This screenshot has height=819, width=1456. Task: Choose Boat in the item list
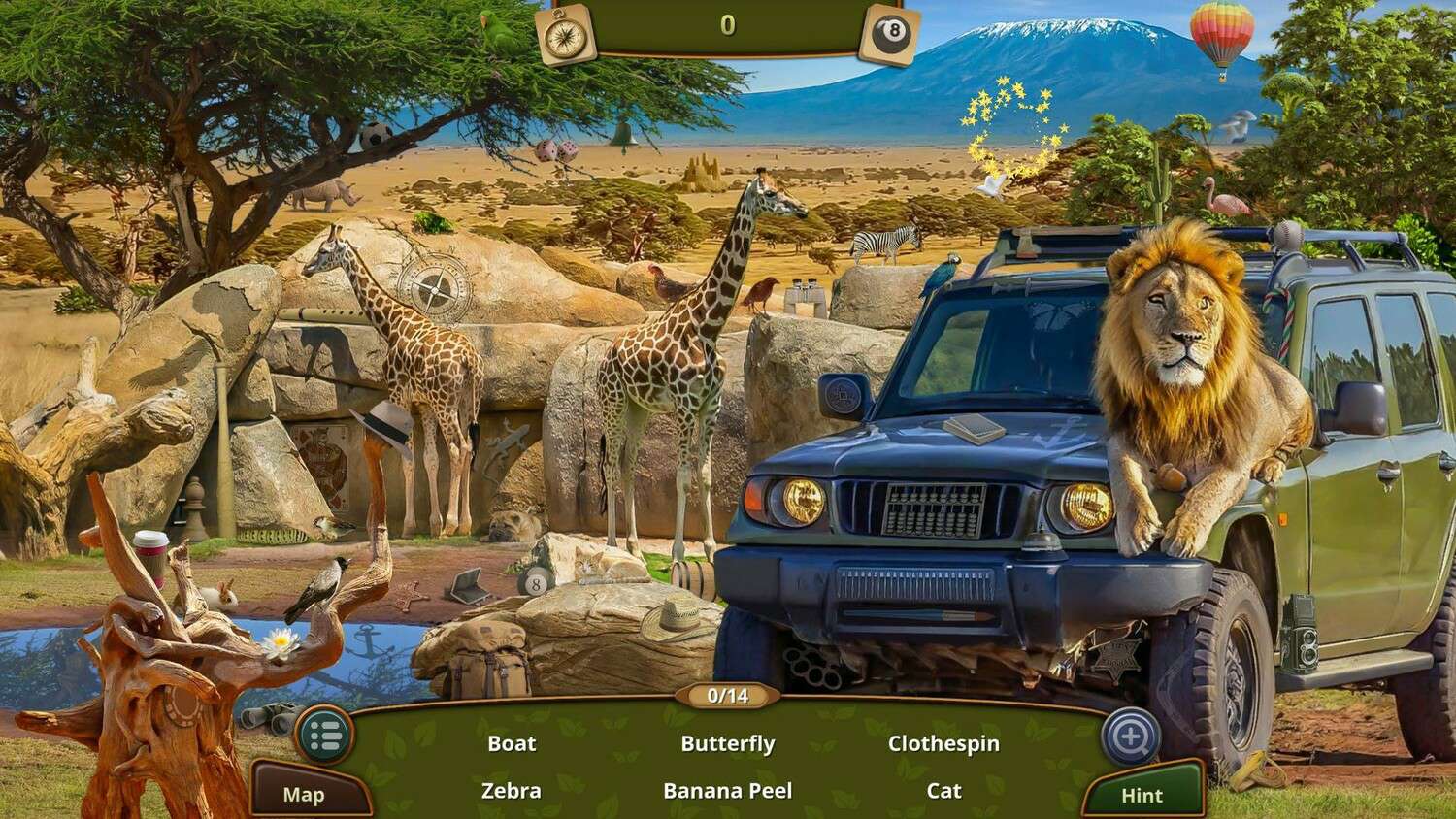coord(512,744)
